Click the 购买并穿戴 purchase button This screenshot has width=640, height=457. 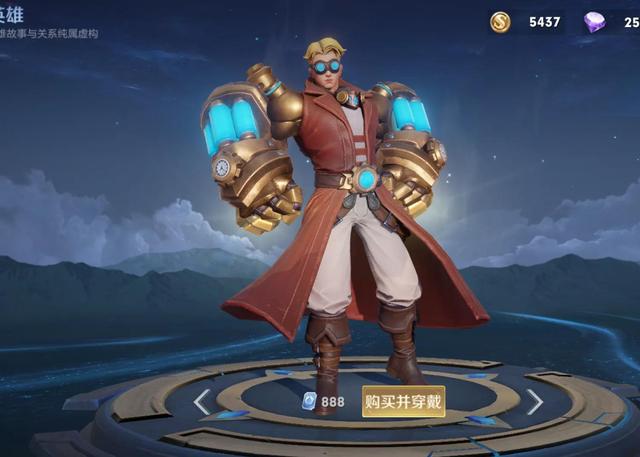(x=403, y=401)
